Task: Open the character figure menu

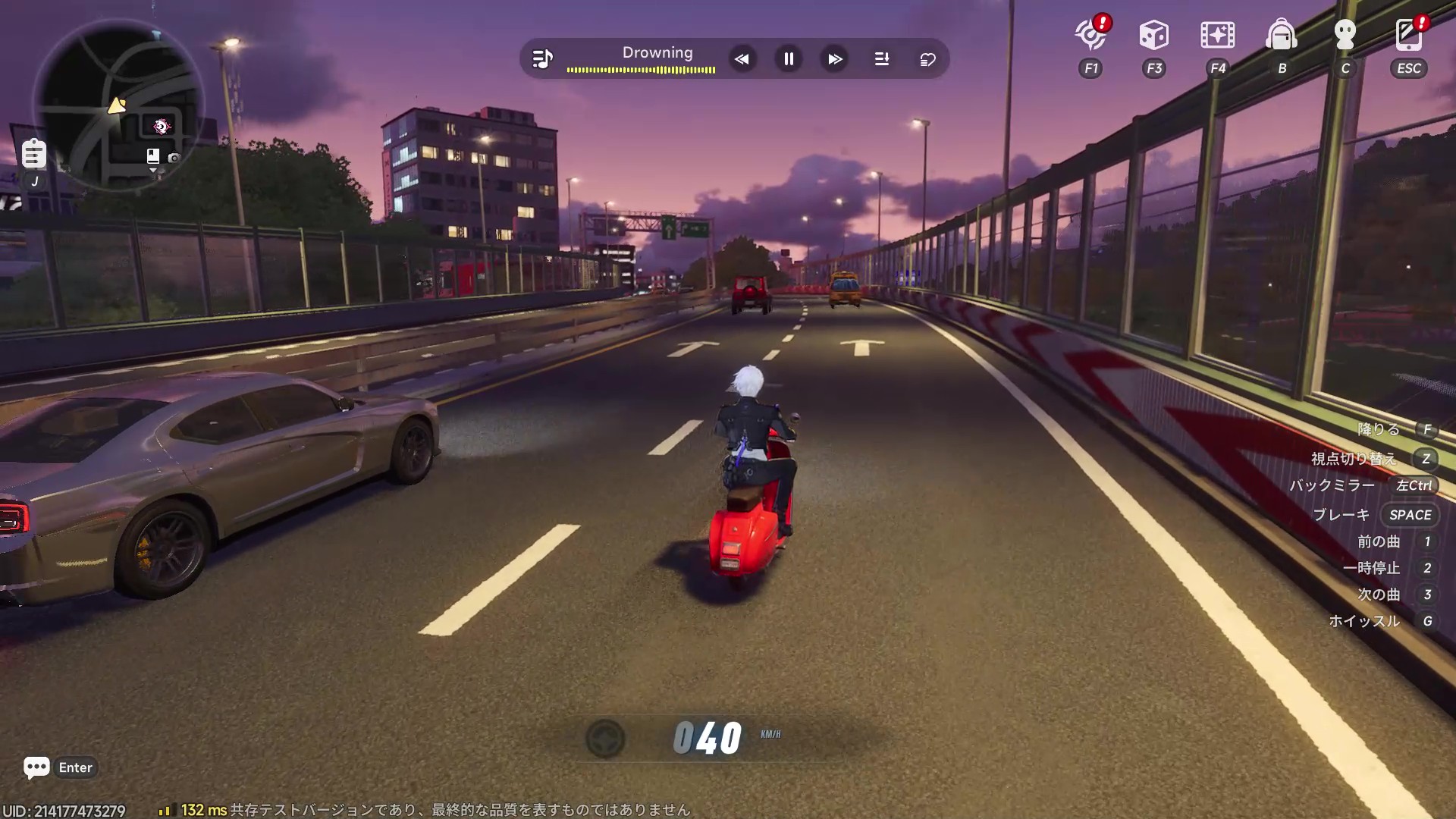Action: (1345, 35)
